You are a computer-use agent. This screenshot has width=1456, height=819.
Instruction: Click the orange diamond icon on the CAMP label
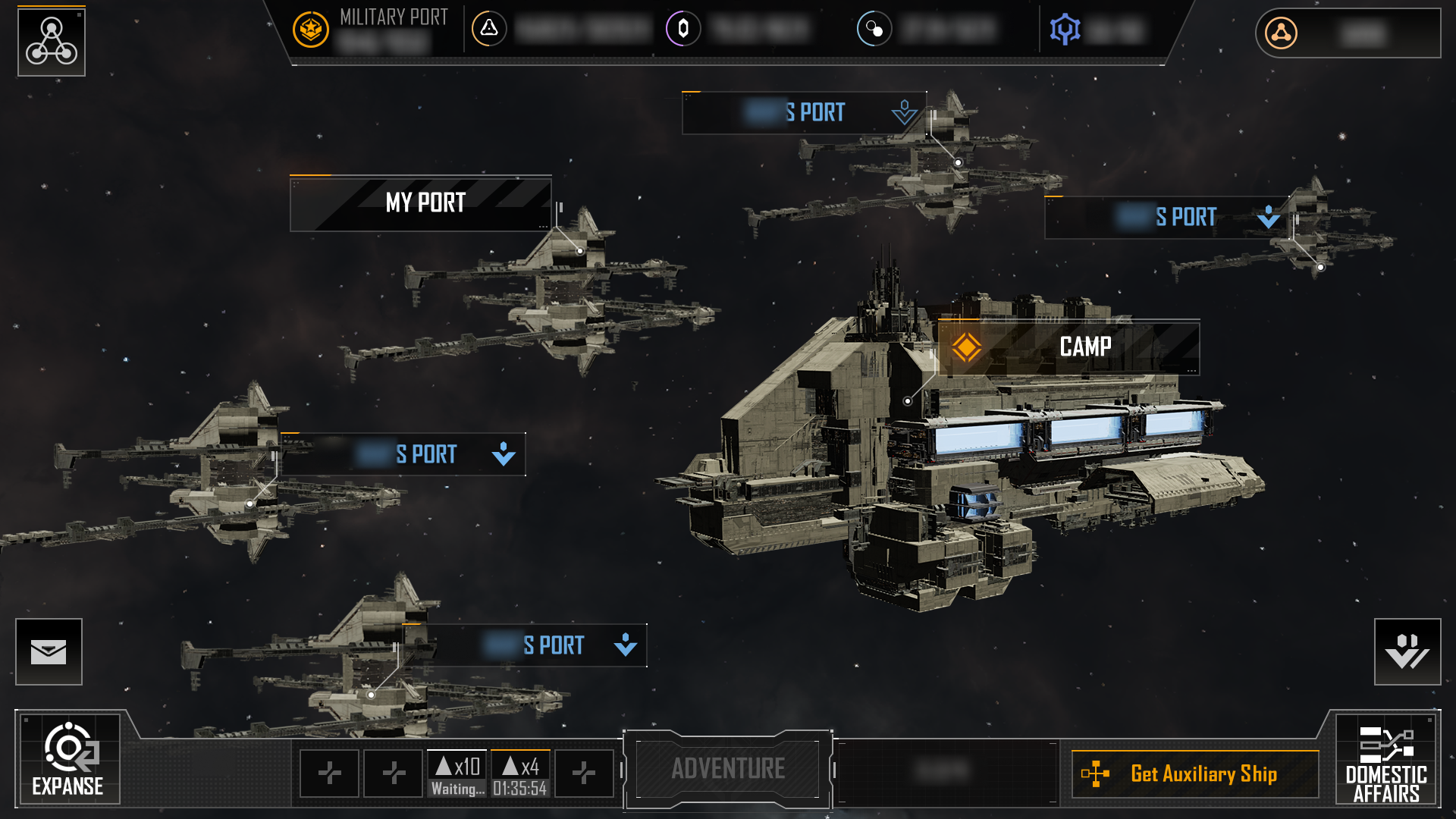pyautogui.click(x=968, y=347)
